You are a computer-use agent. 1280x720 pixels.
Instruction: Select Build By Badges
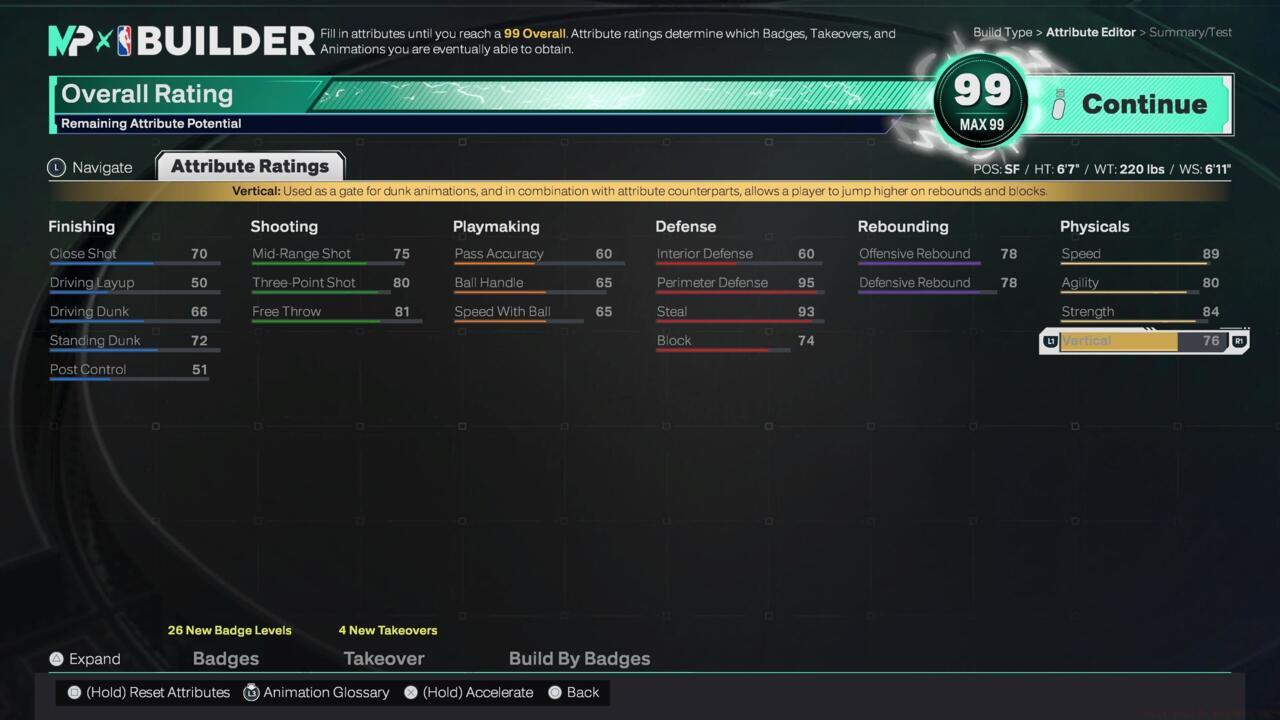pyautogui.click(x=579, y=658)
